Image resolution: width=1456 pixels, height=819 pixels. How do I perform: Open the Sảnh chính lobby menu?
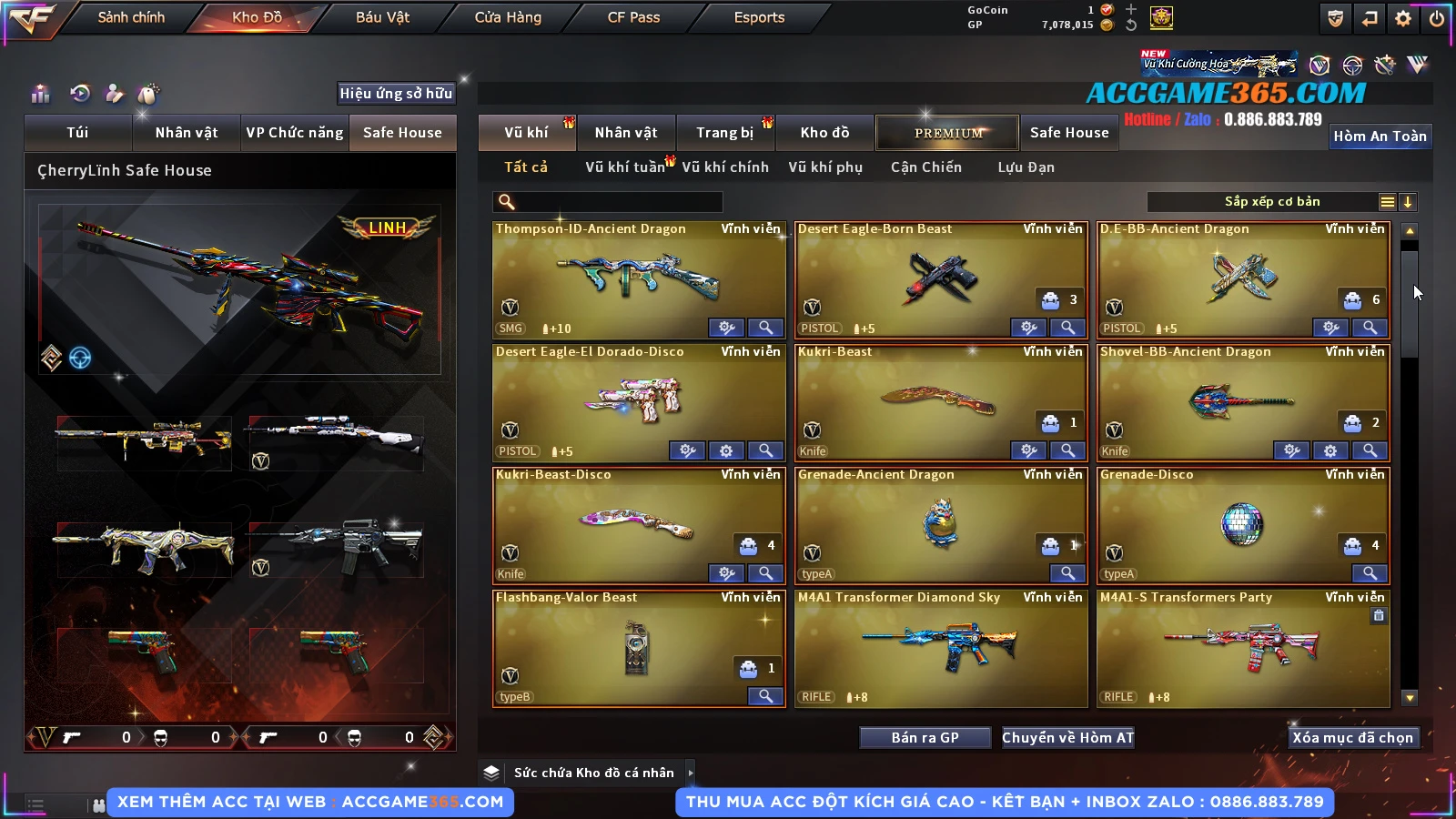point(131,17)
